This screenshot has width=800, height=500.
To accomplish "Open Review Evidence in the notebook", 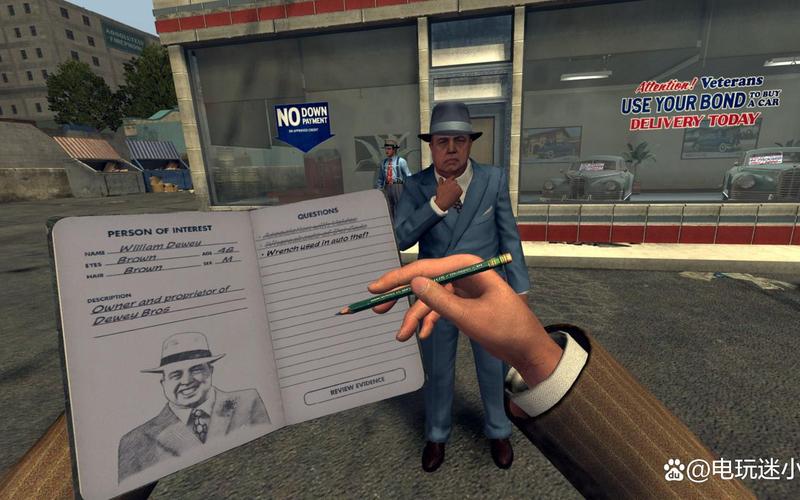I will 355,386.
